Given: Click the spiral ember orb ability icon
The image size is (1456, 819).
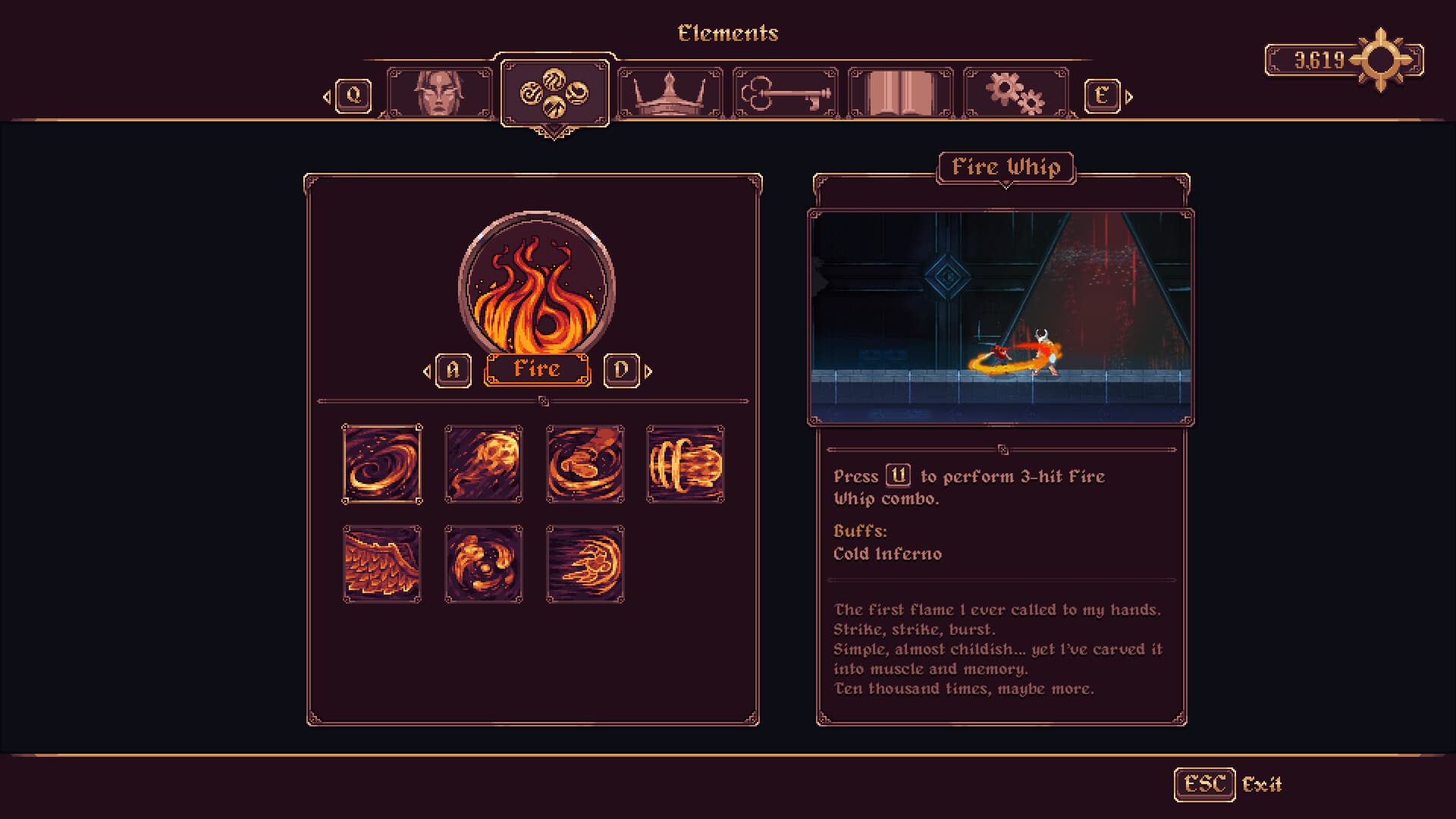Looking at the screenshot, I should click(x=483, y=563).
